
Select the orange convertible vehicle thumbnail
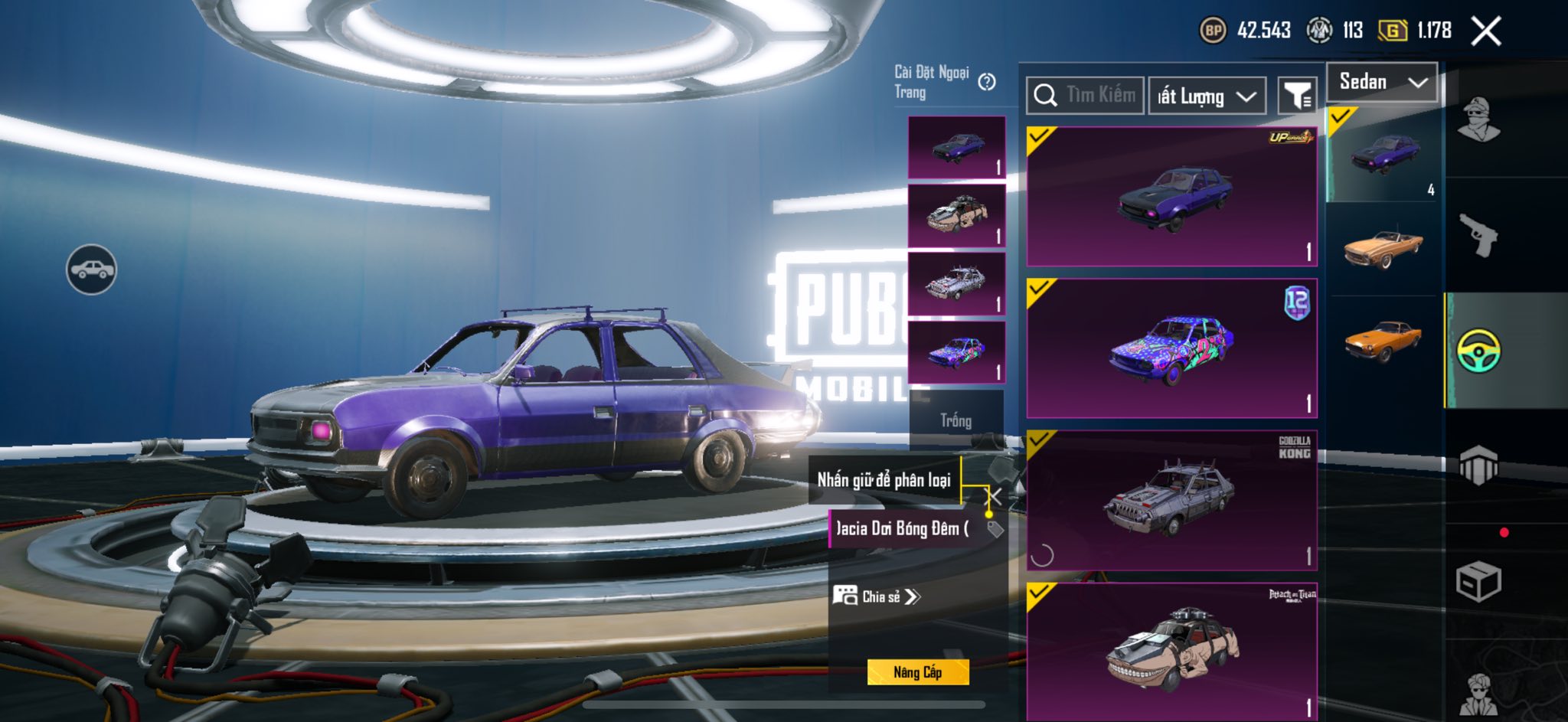(x=1383, y=248)
